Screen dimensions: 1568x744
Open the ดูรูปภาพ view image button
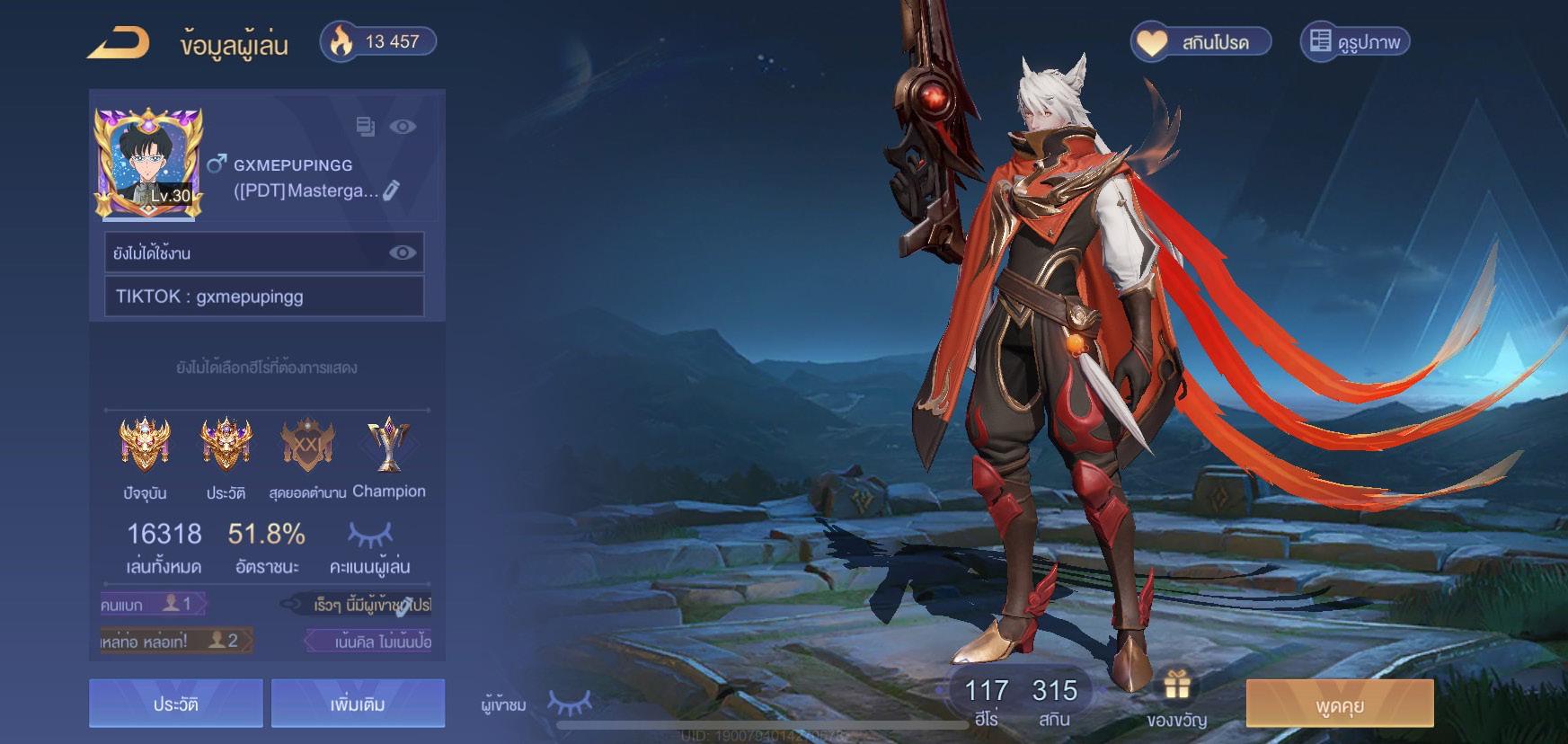1355,42
